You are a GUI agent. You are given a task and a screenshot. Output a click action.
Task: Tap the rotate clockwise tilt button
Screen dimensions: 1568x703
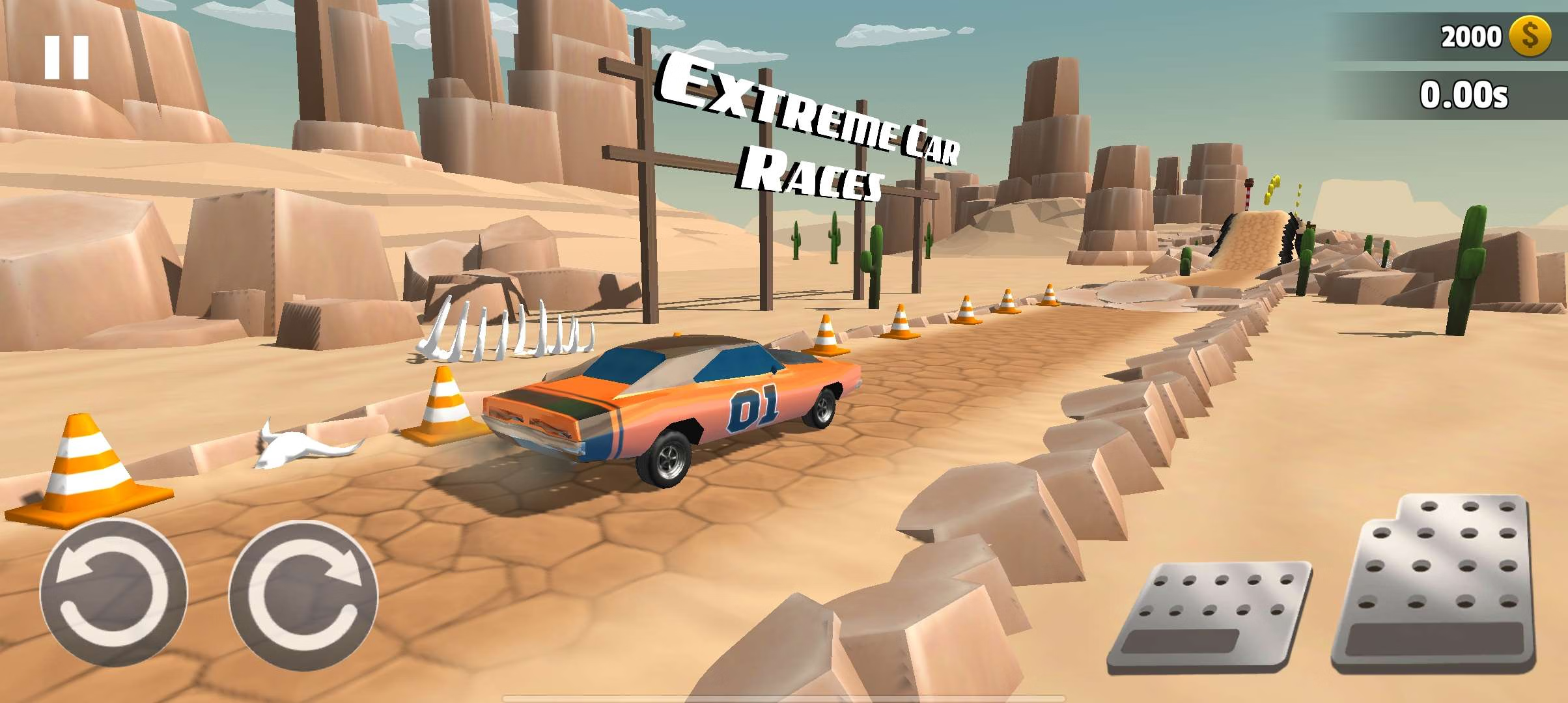[303, 594]
